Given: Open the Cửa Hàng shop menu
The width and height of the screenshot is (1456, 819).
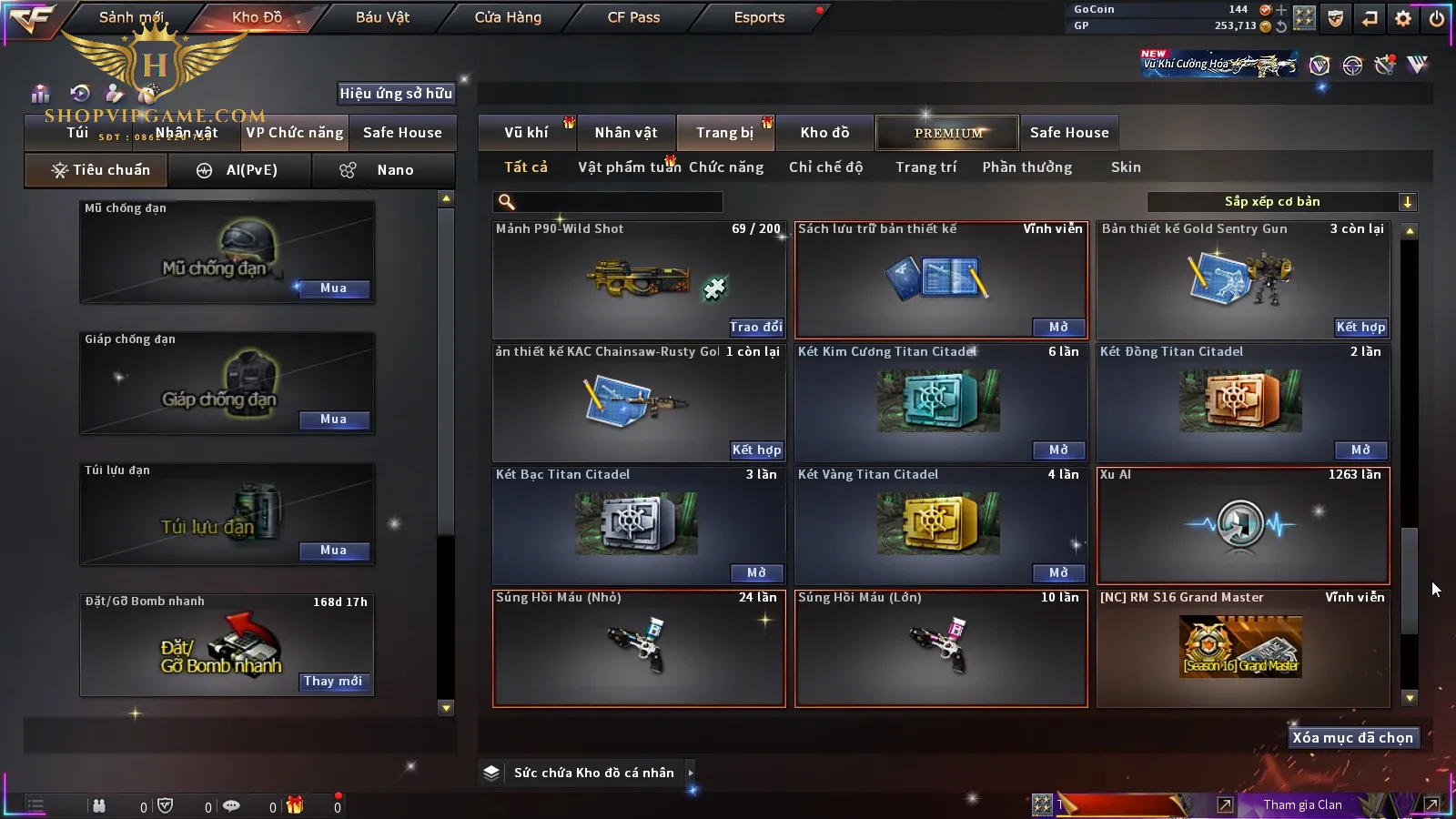Looking at the screenshot, I should click(x=508, y=17).
